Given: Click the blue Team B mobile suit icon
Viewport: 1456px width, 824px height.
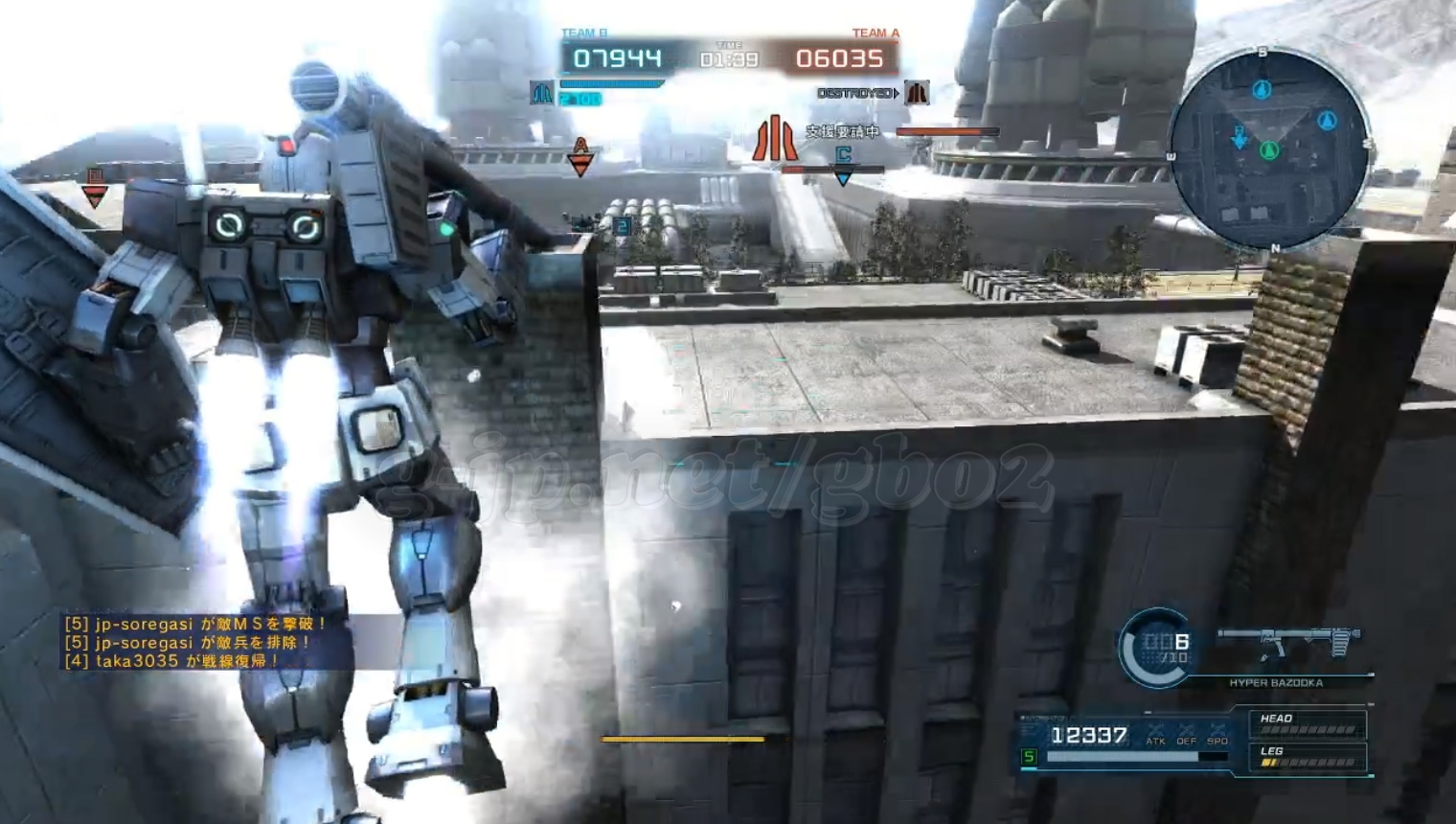Looking at the screenshot, I should point(541,93).
